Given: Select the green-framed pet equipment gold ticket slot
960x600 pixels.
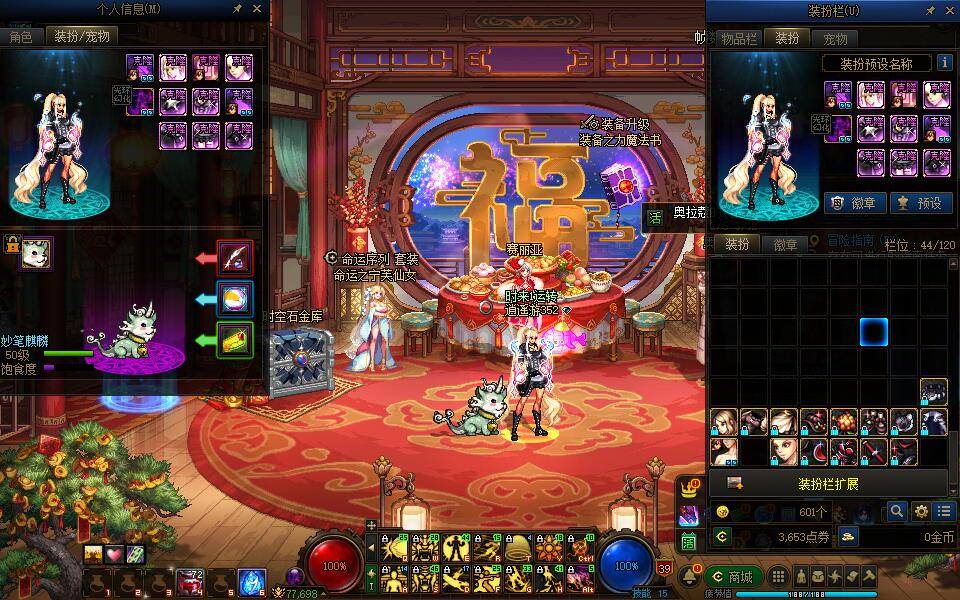Looking at the screenshot, I should (x=235, y=339).
